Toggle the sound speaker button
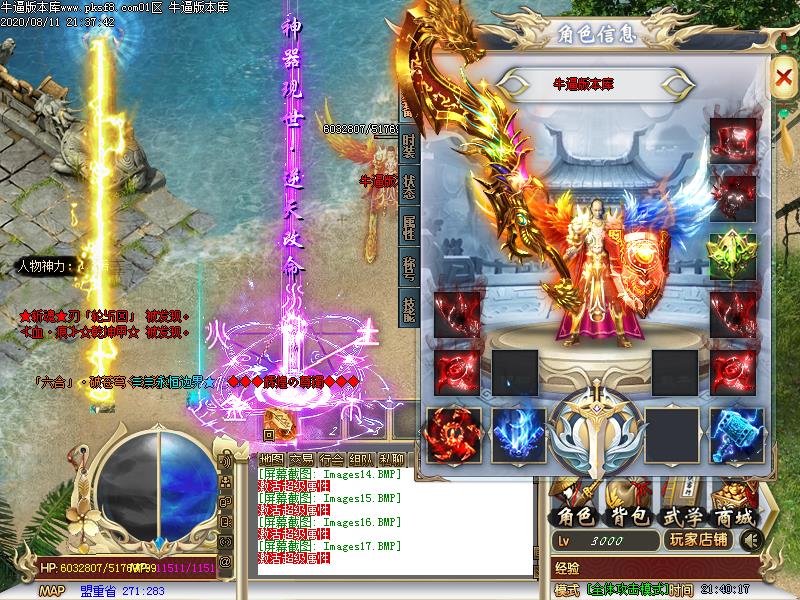The image size is (800, 600). click(751, 540)
